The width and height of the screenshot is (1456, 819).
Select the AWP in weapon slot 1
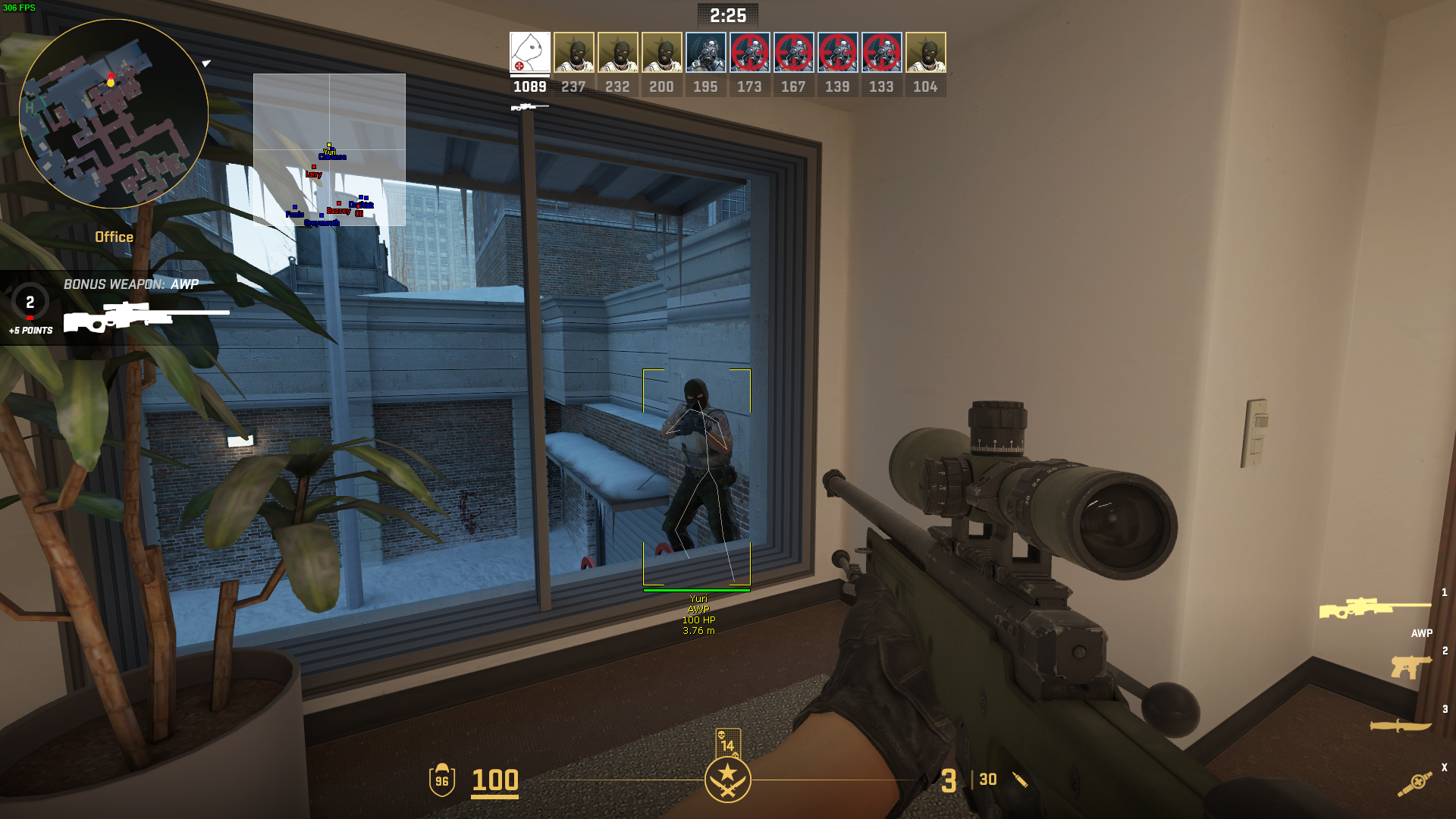click(x=1374, y=608)
